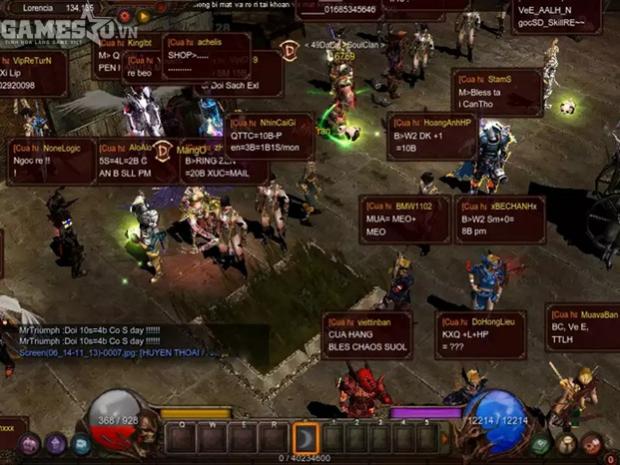Click the orange arrow button at top
Screen dimensions: 620x465
[144, 16]
